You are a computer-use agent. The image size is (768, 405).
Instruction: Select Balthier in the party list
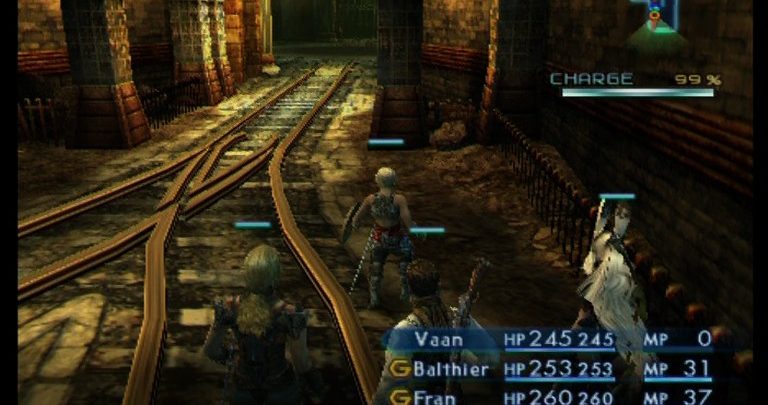451,369
